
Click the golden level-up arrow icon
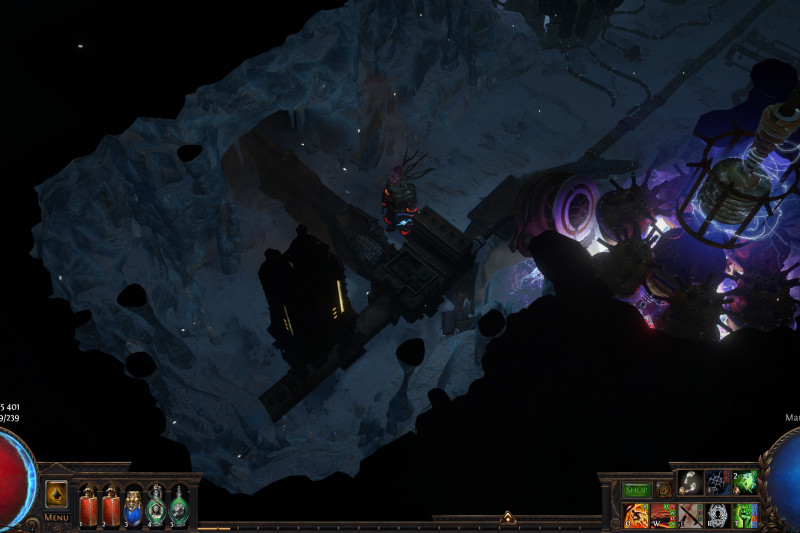point(57,494)
